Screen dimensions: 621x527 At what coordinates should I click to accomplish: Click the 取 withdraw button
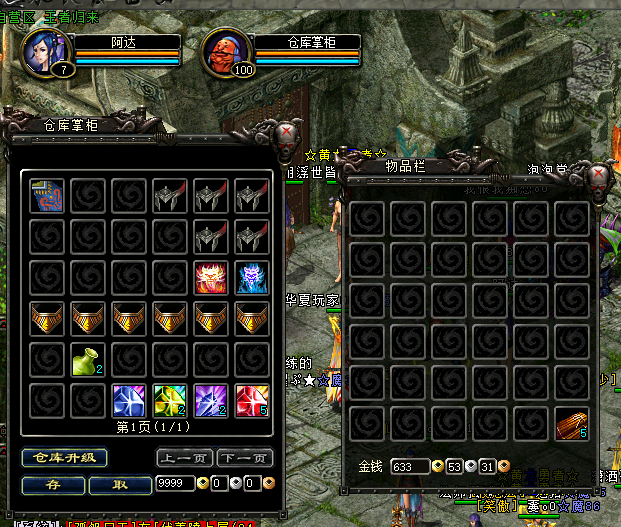coord(120,484)
